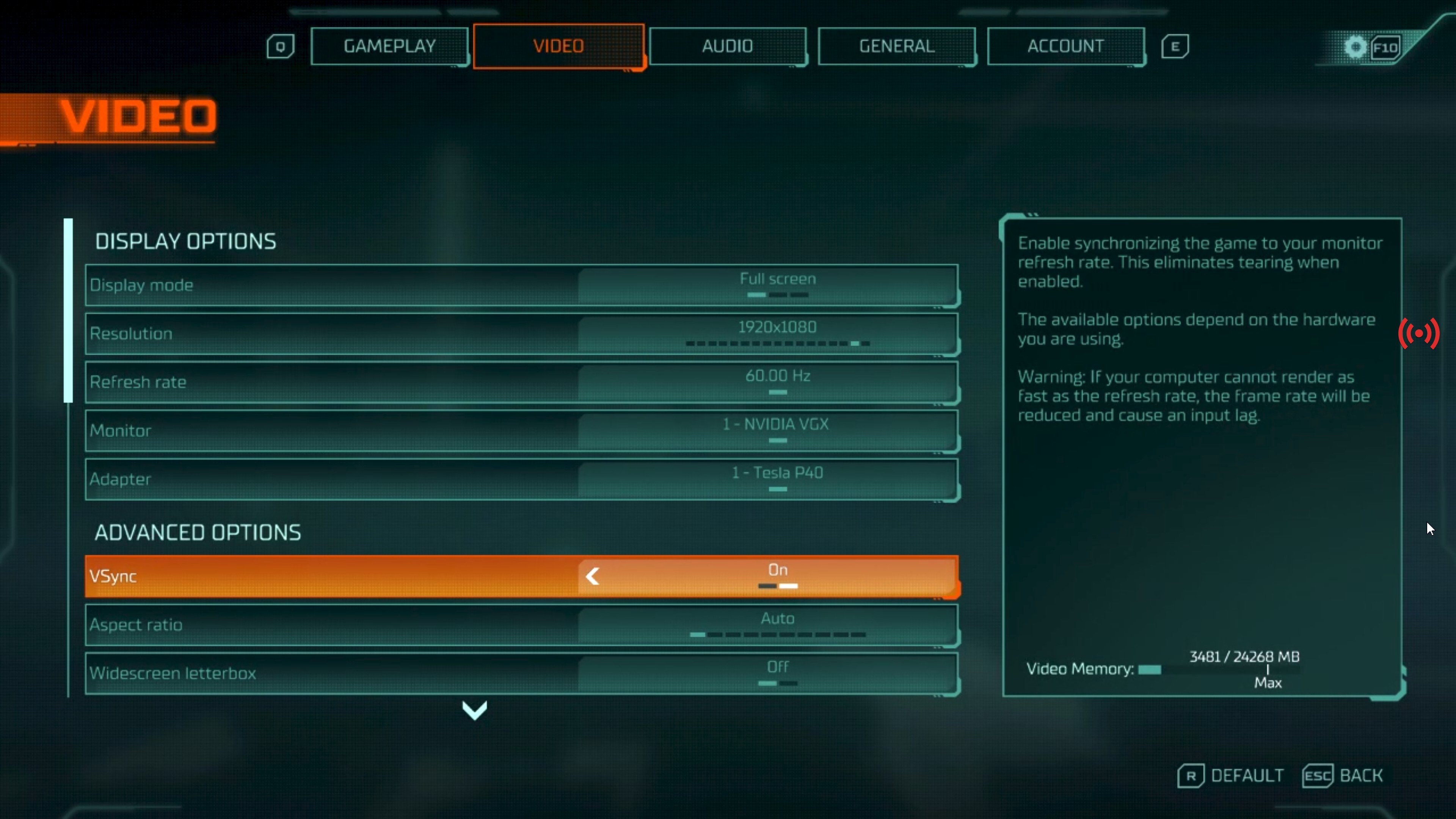
Task: Click the VSync left arrow
Action: [592, 576]
